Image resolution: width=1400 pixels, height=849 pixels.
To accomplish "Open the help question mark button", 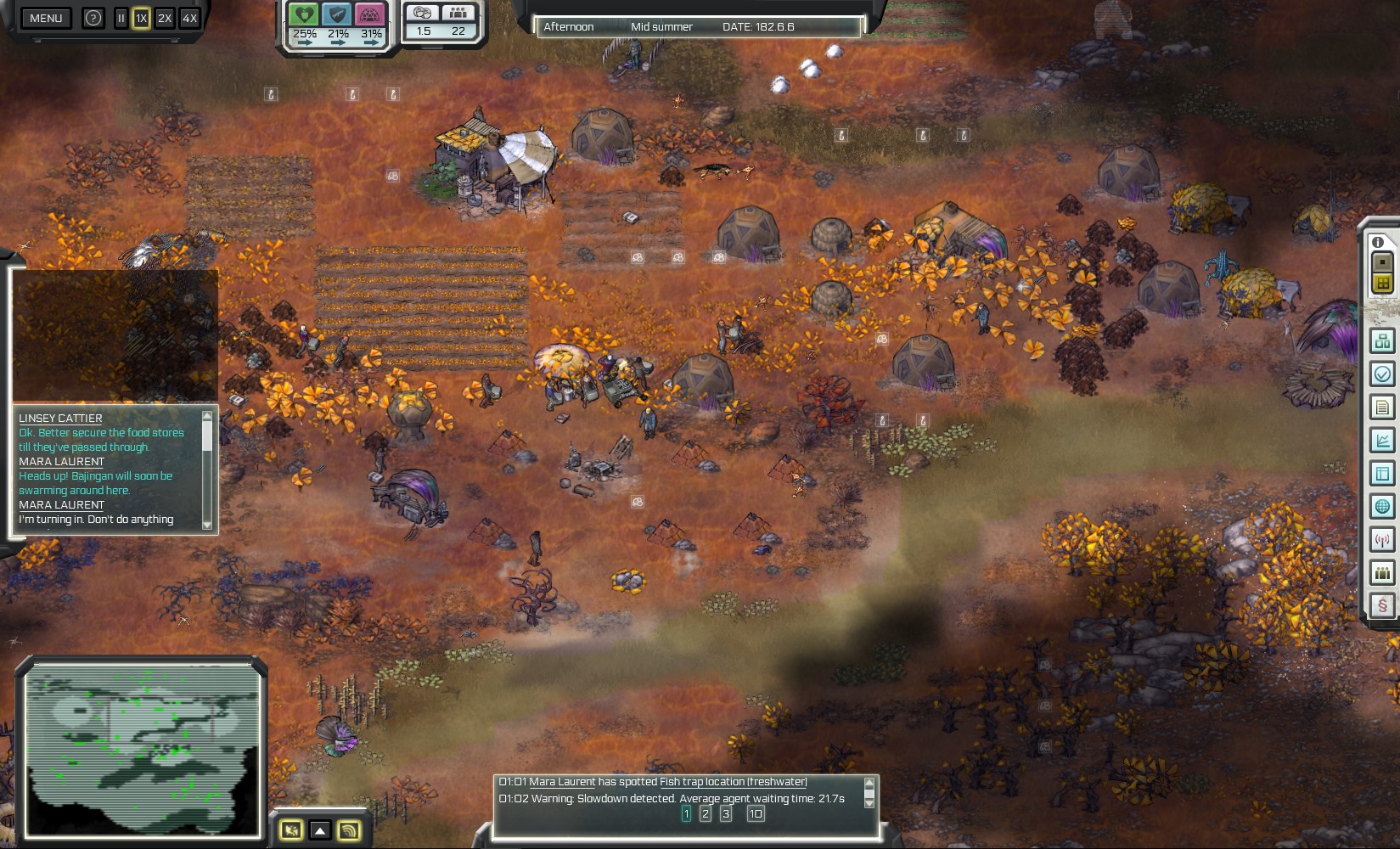I will point(93,18).
